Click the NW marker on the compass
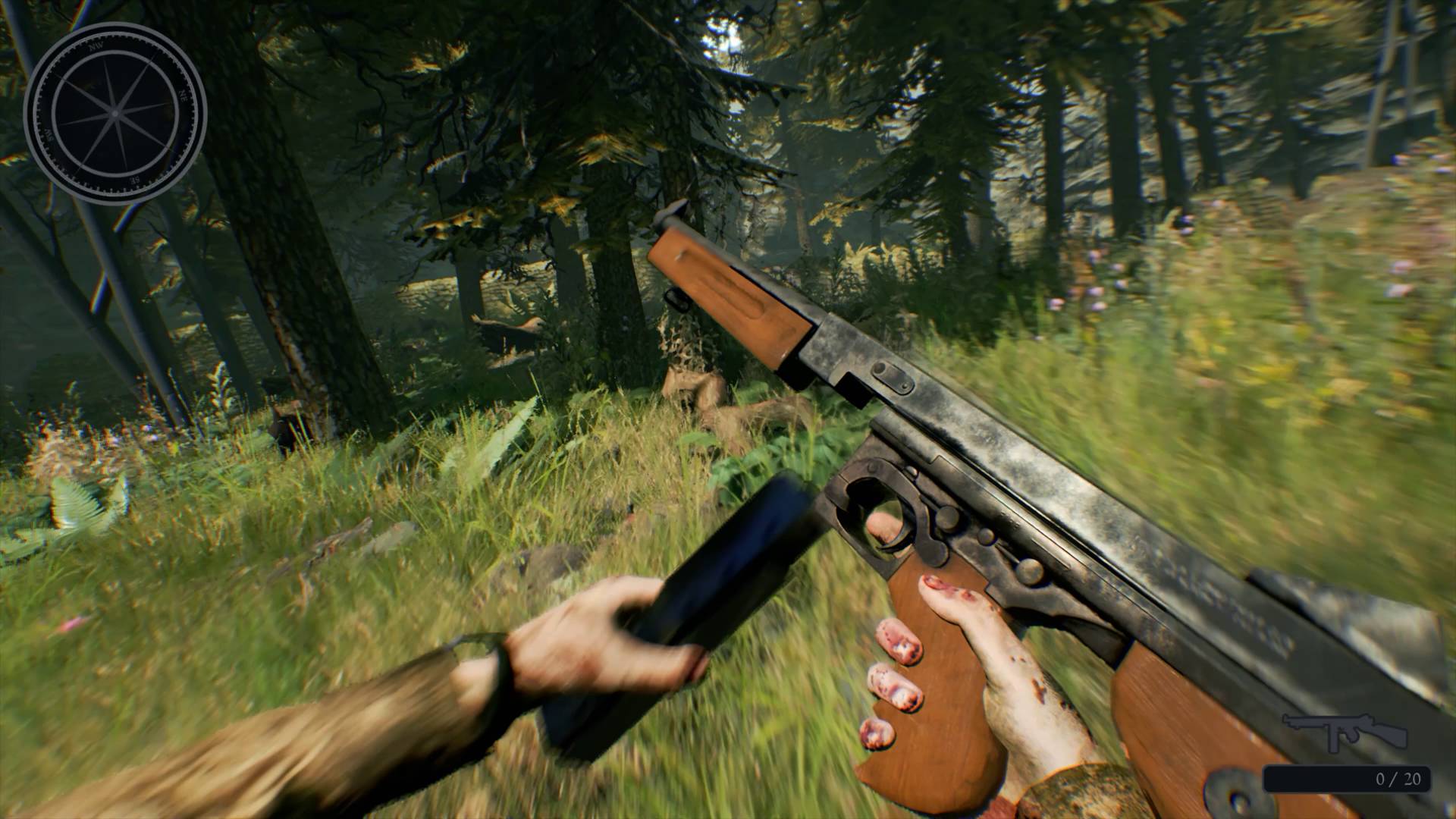Viewport: 1456px width, 819px height. coord(96,46)
